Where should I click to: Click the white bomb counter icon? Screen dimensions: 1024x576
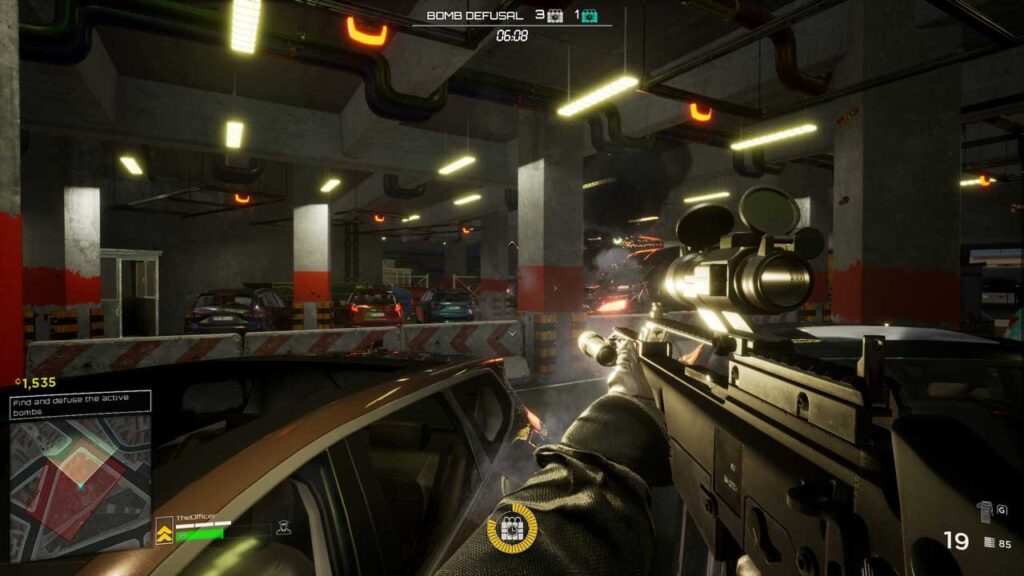556,15
